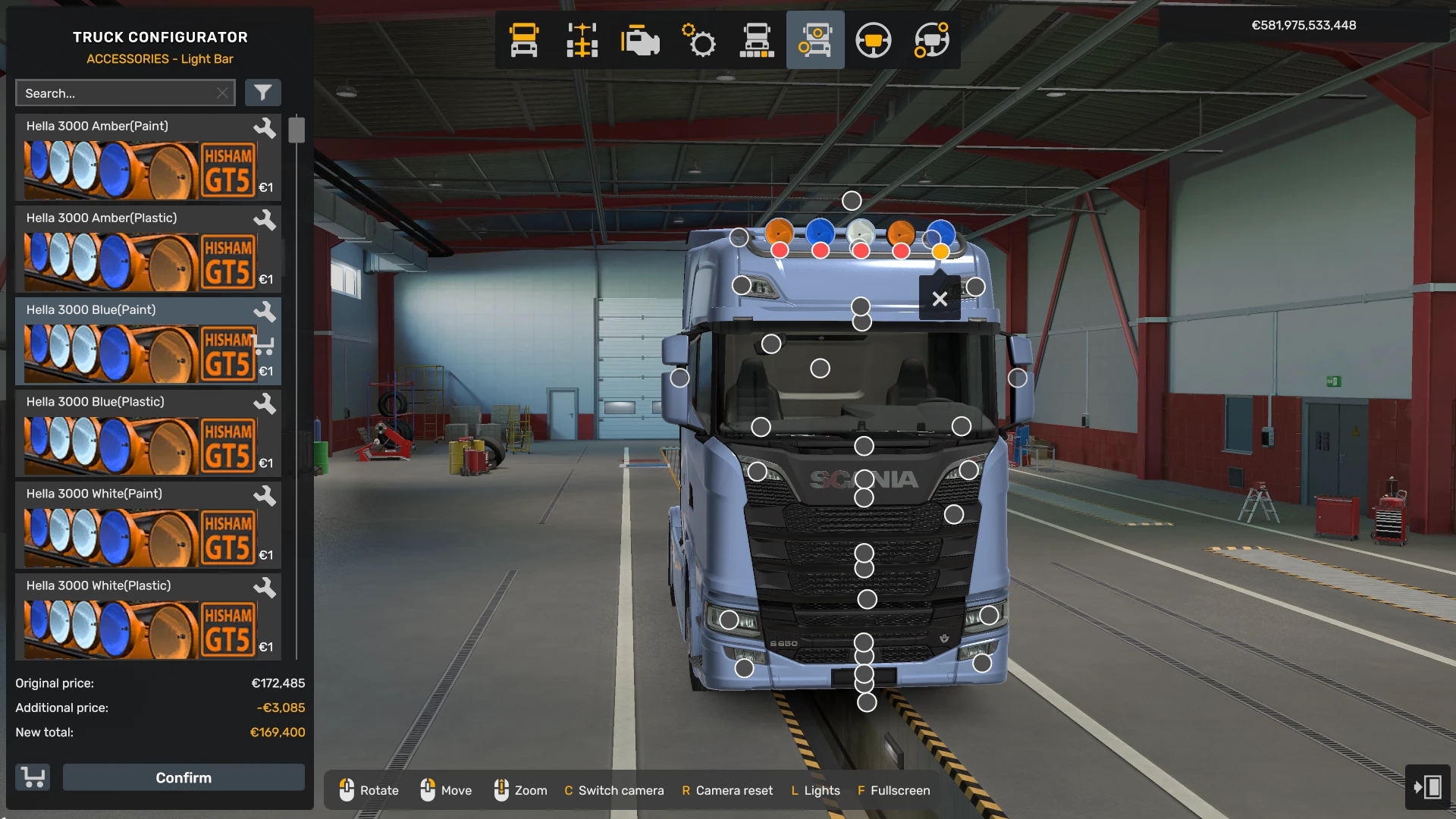Viewport: 1456px width, 819px height.
Task: Toggle the side panel collapse button
Action: click(1427, 786)
